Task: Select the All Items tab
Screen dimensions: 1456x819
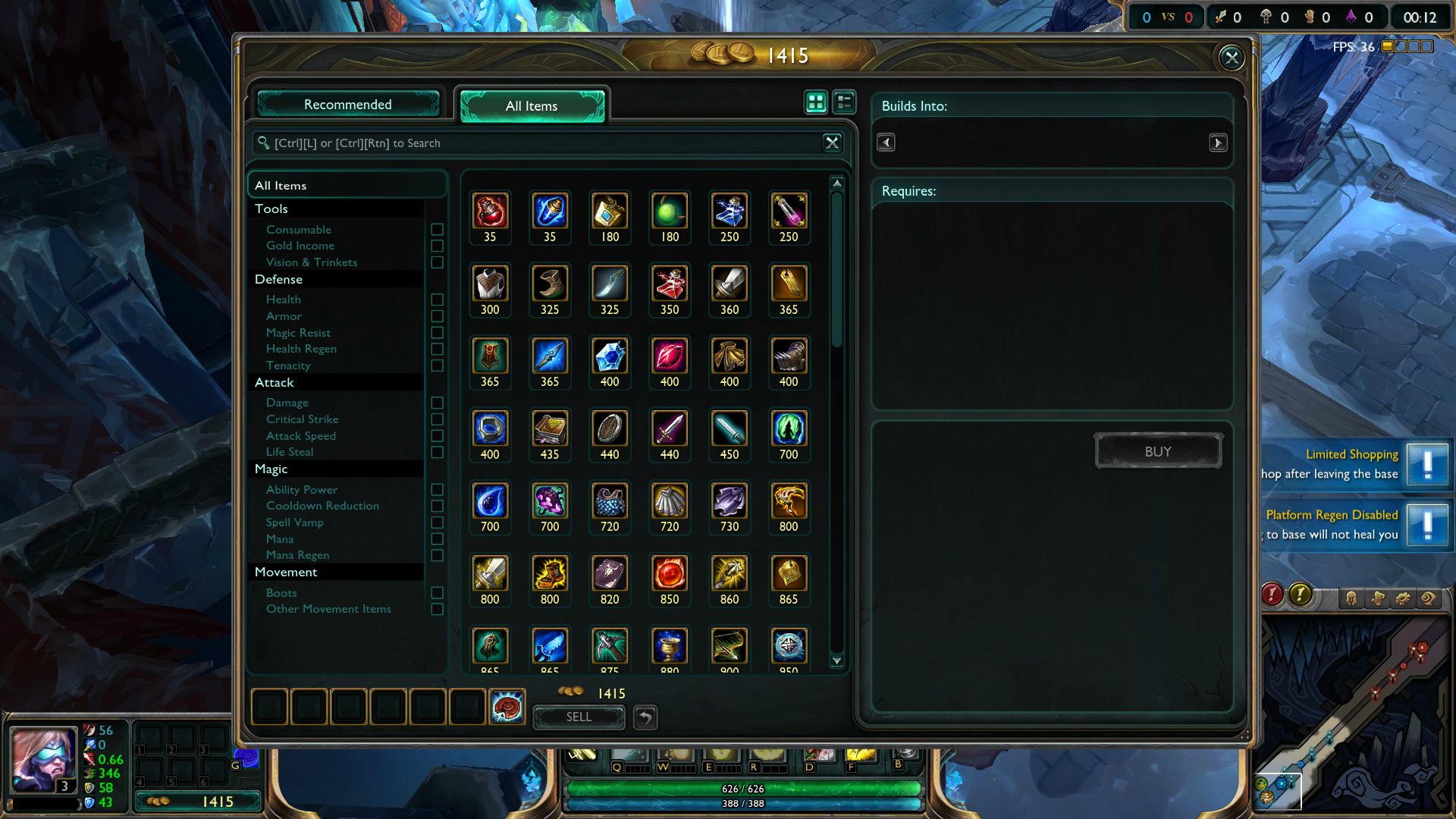Action: click(x=532, y=106)
